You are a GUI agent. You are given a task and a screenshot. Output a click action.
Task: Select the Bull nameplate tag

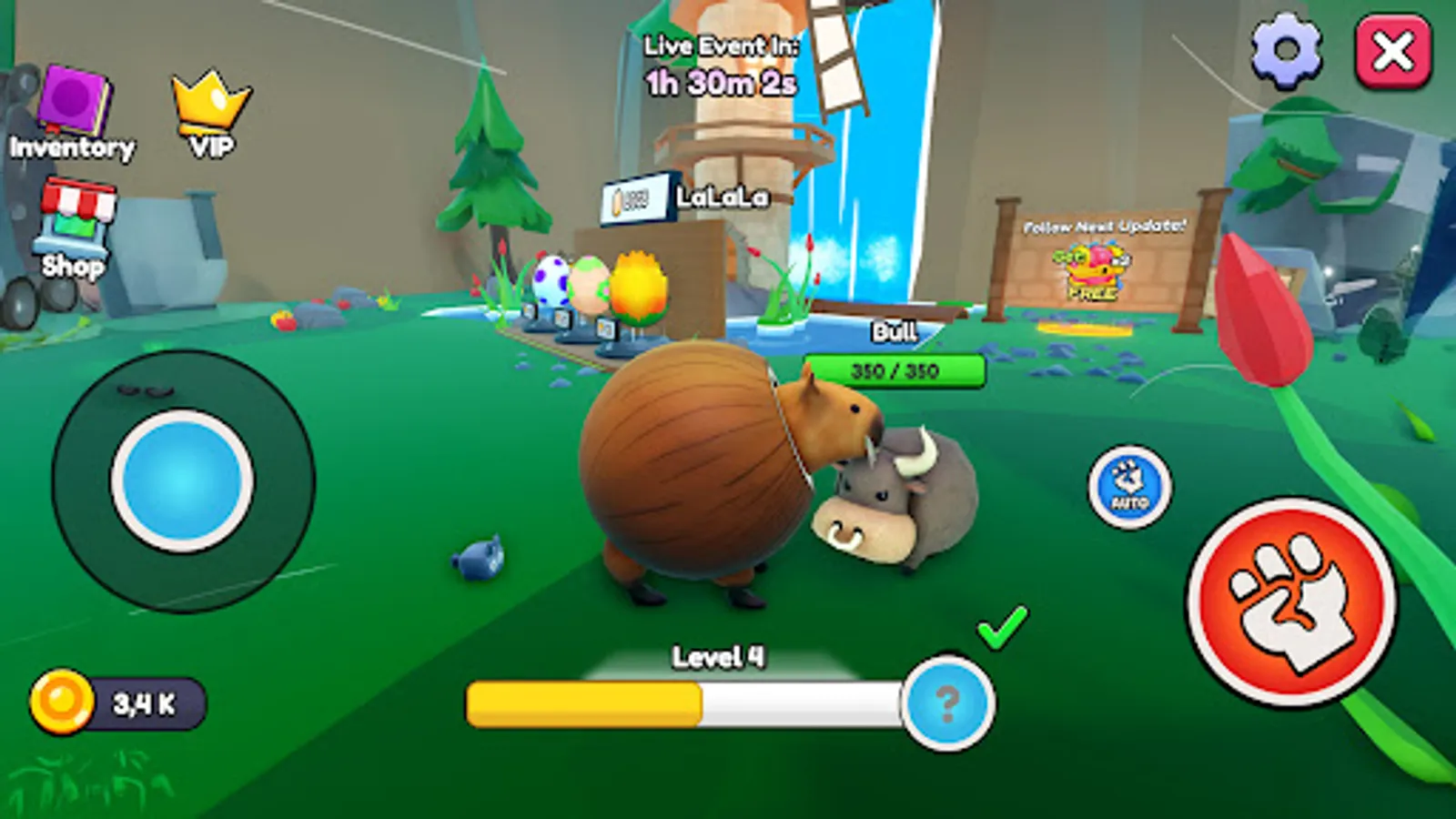[895, 330]
